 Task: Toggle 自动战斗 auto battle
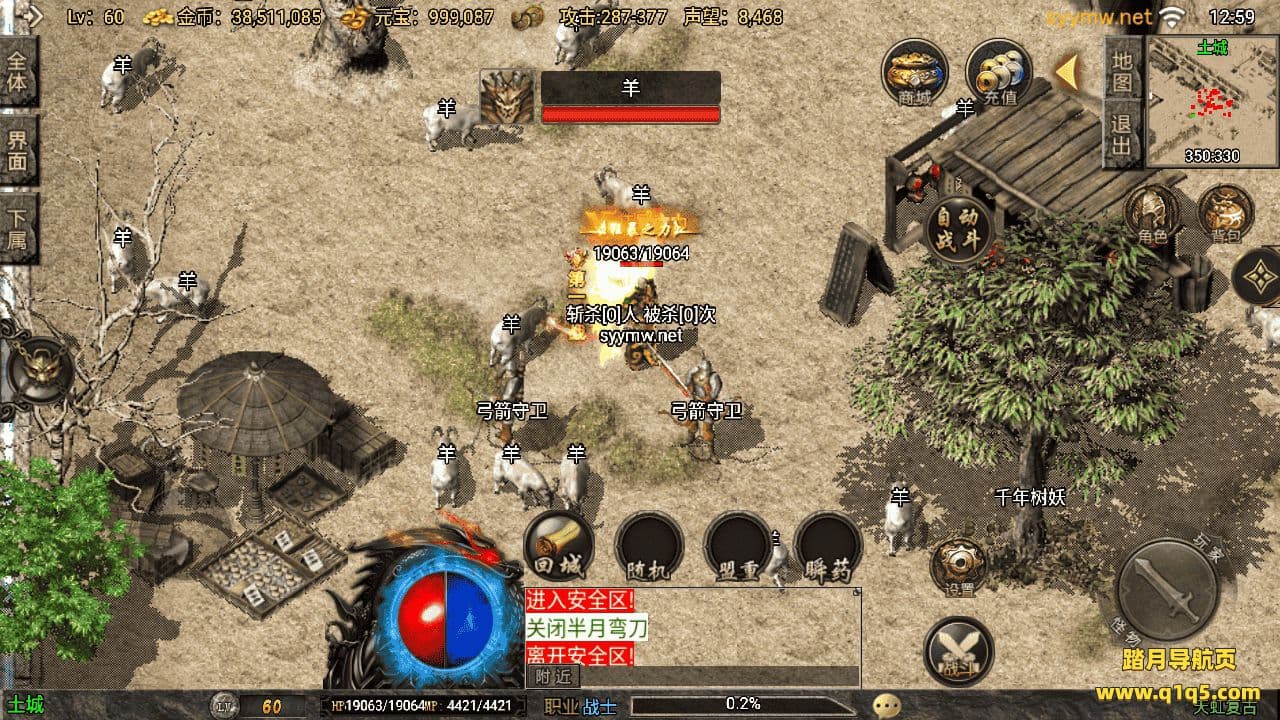coord(960,229)
